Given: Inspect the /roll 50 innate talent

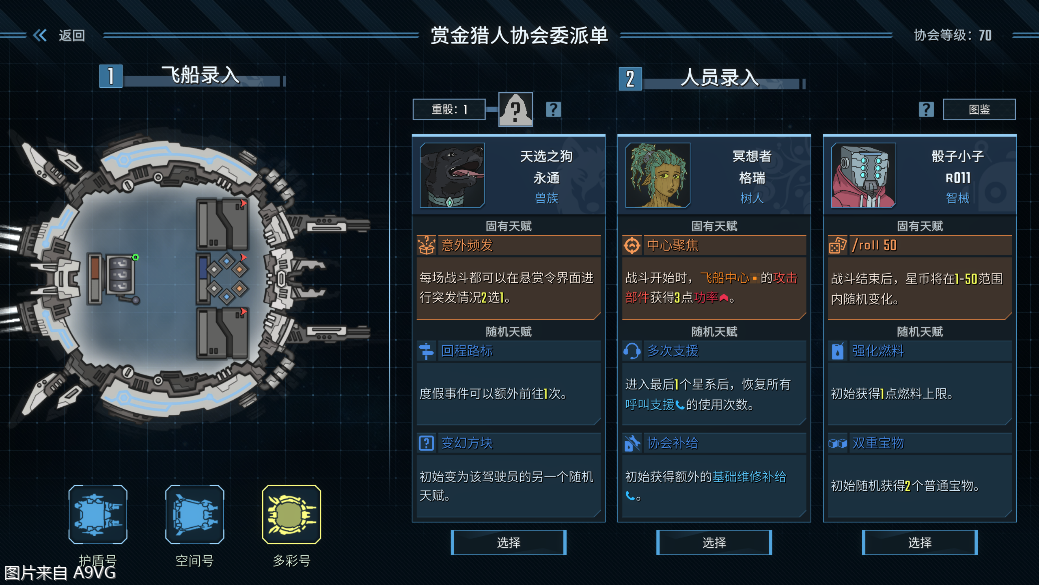Looking at the screenshot, I should pyautogui.click(x=919, y=245).
